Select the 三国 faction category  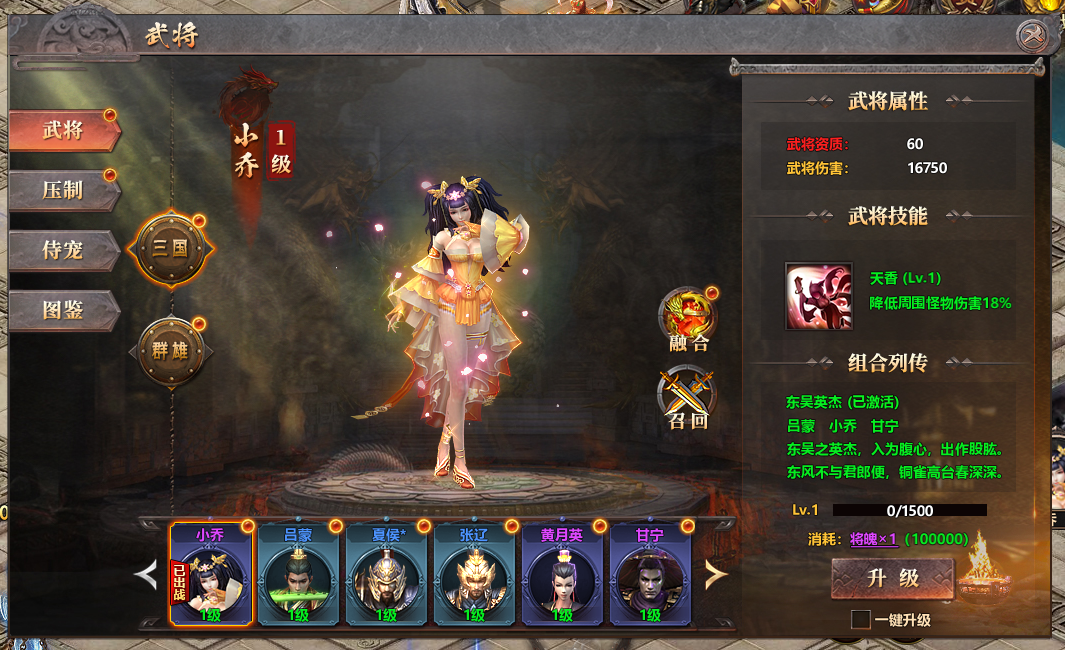pos(170,248)
